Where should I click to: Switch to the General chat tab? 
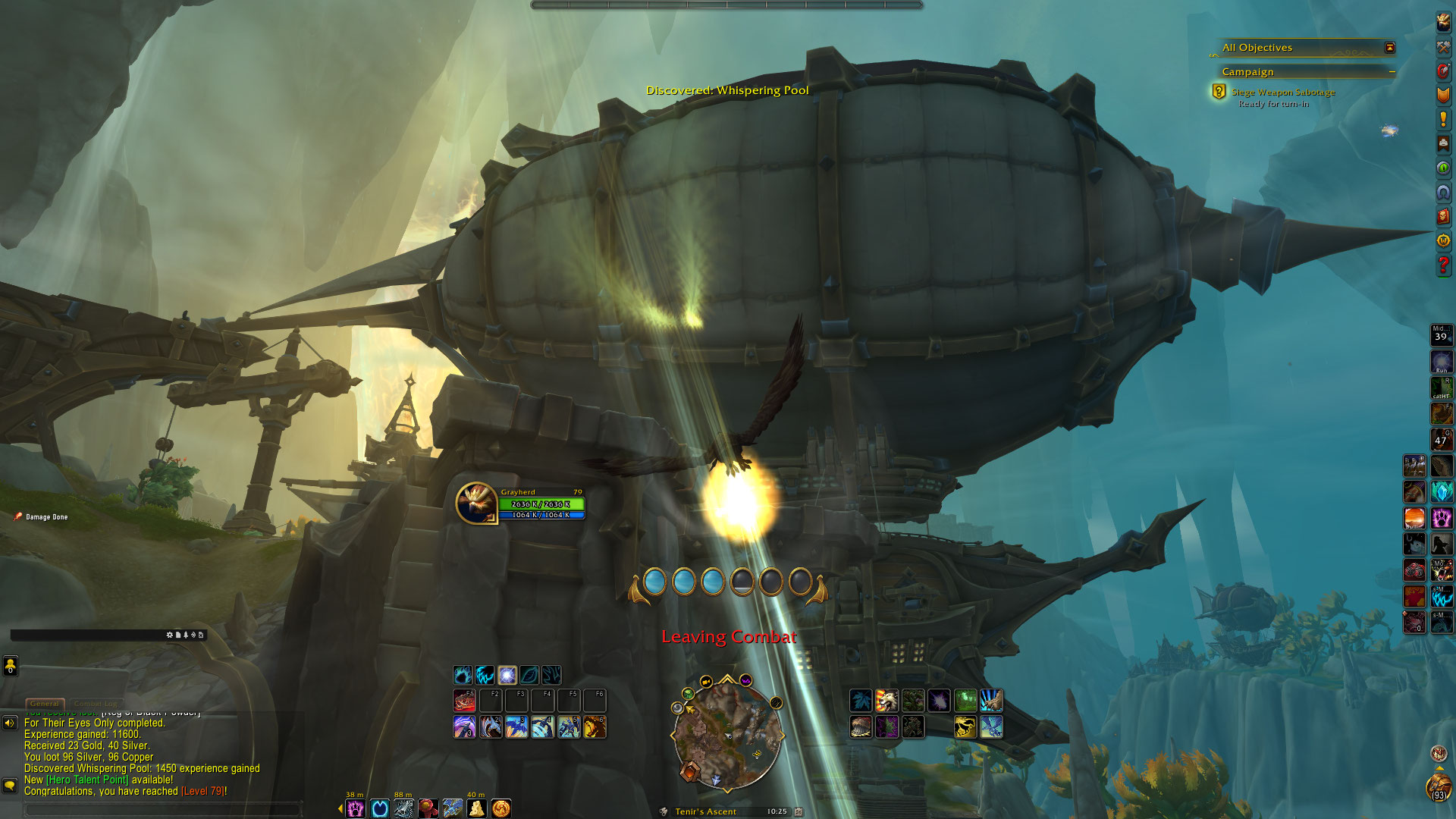point(45,704)
